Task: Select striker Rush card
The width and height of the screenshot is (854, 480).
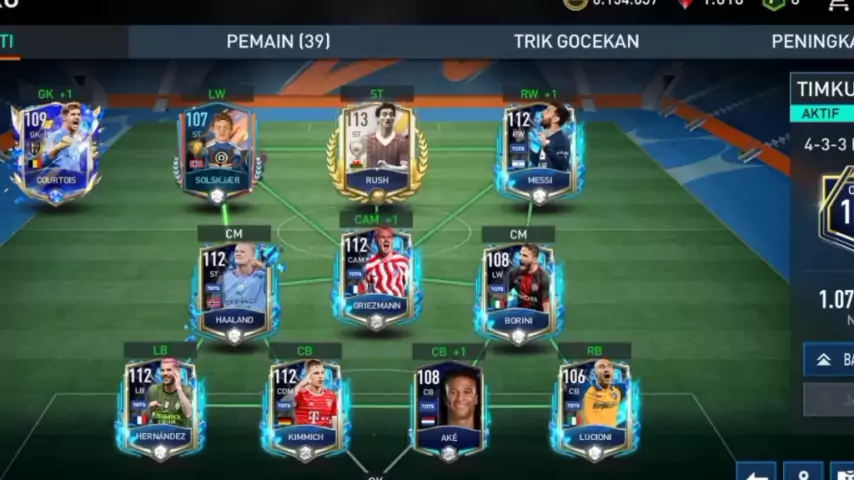Action: pos(377,152)
